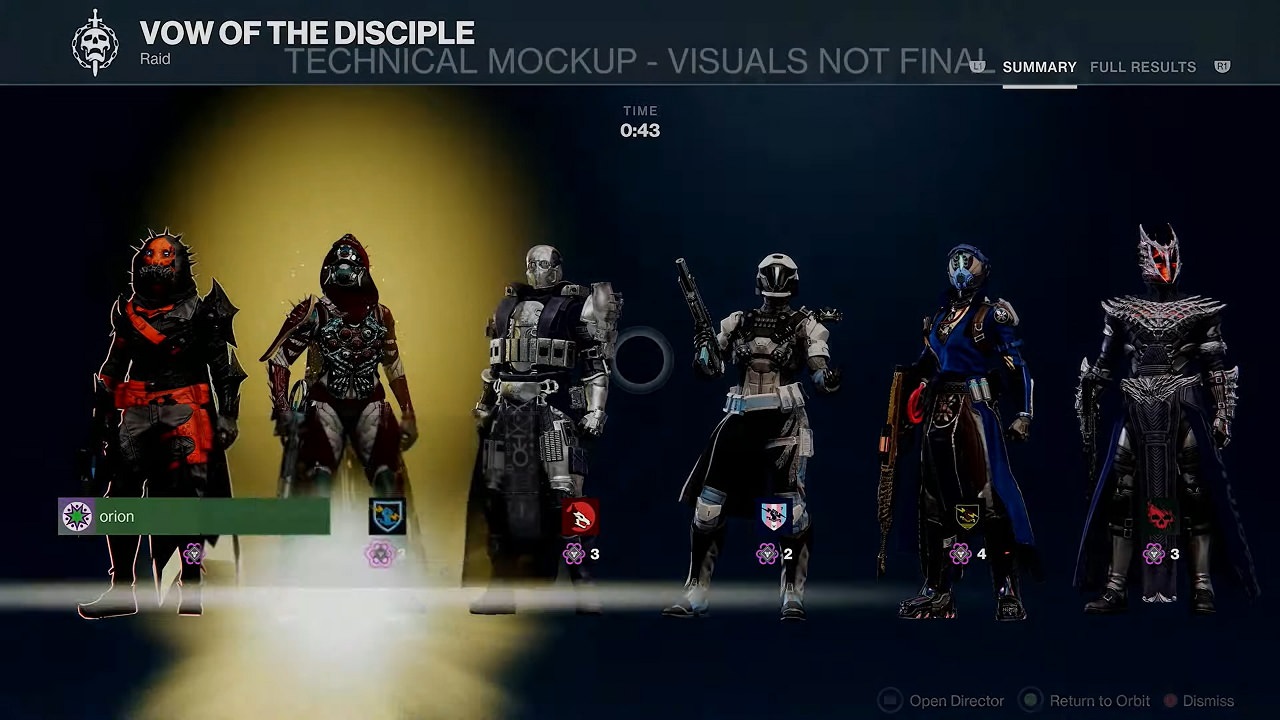Select the blue shield player emblem
Image resolution: width=1280 pixels, height=720 pixels.
coord(387,516)
